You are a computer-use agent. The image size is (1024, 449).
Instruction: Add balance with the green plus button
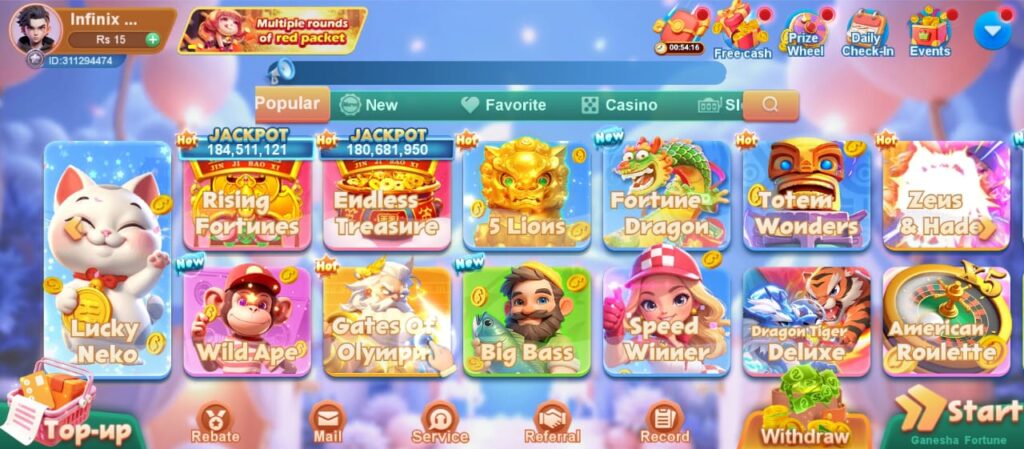tap(152, 40)
